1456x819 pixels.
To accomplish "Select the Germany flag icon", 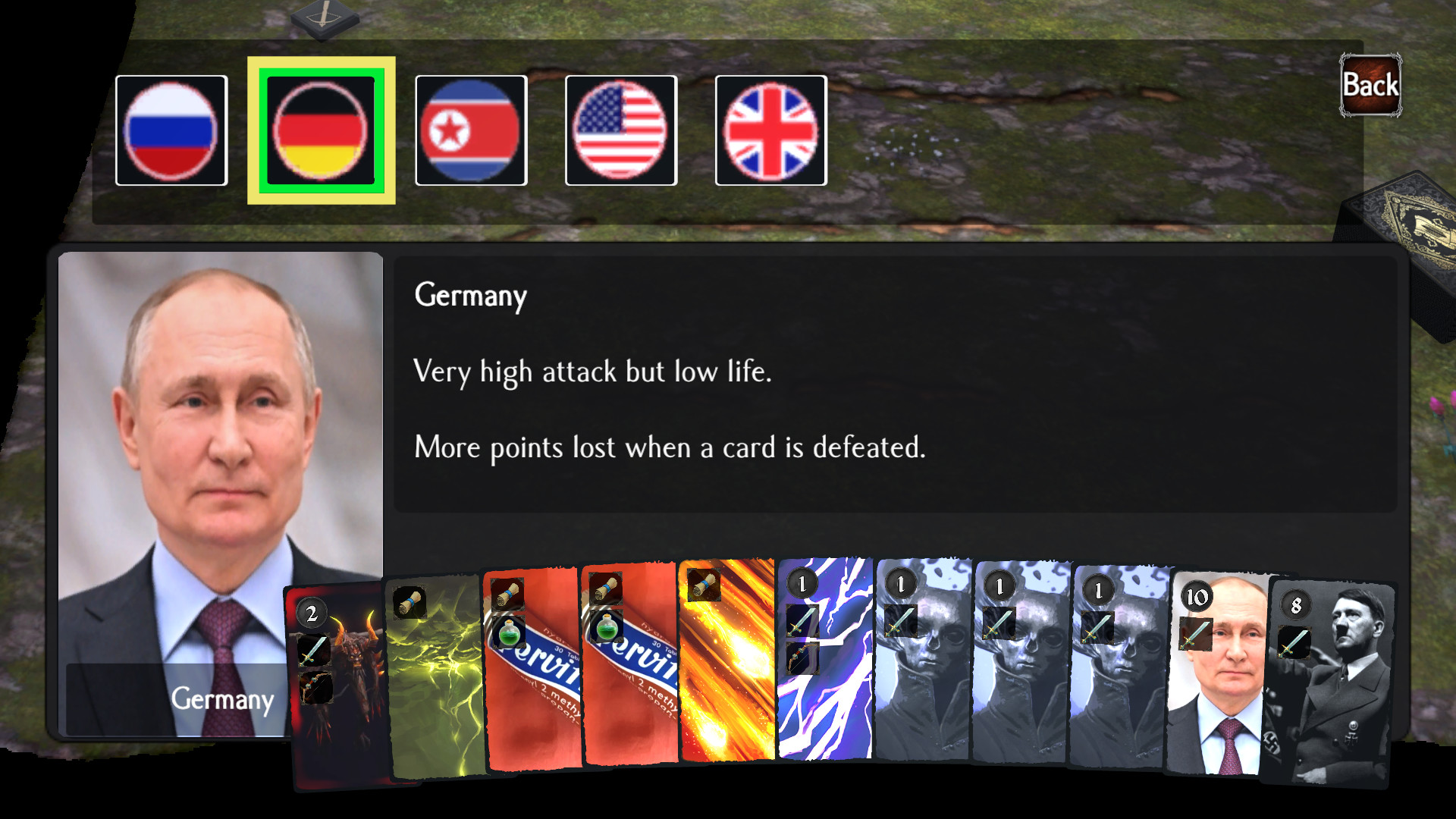I will (322, 130).
